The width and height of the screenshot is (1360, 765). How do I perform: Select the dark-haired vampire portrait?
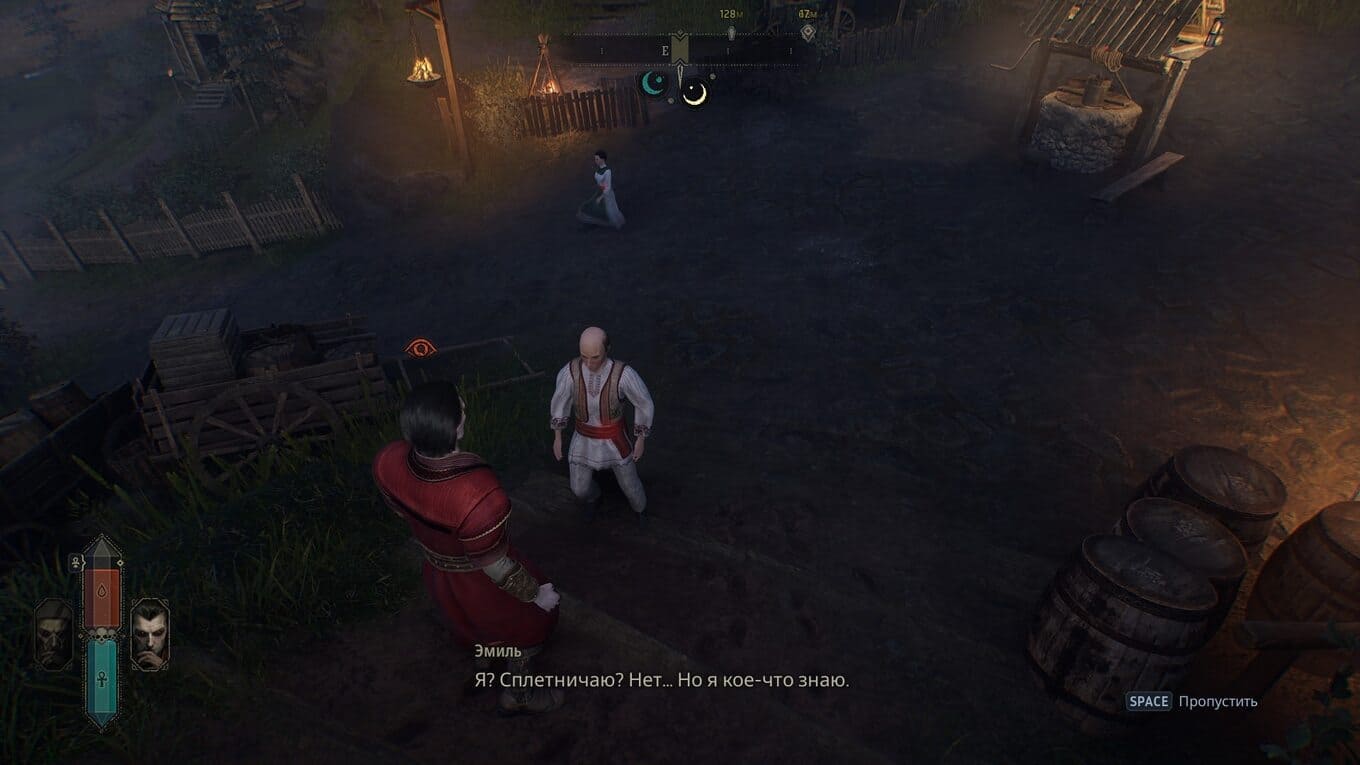click(150, 633)
